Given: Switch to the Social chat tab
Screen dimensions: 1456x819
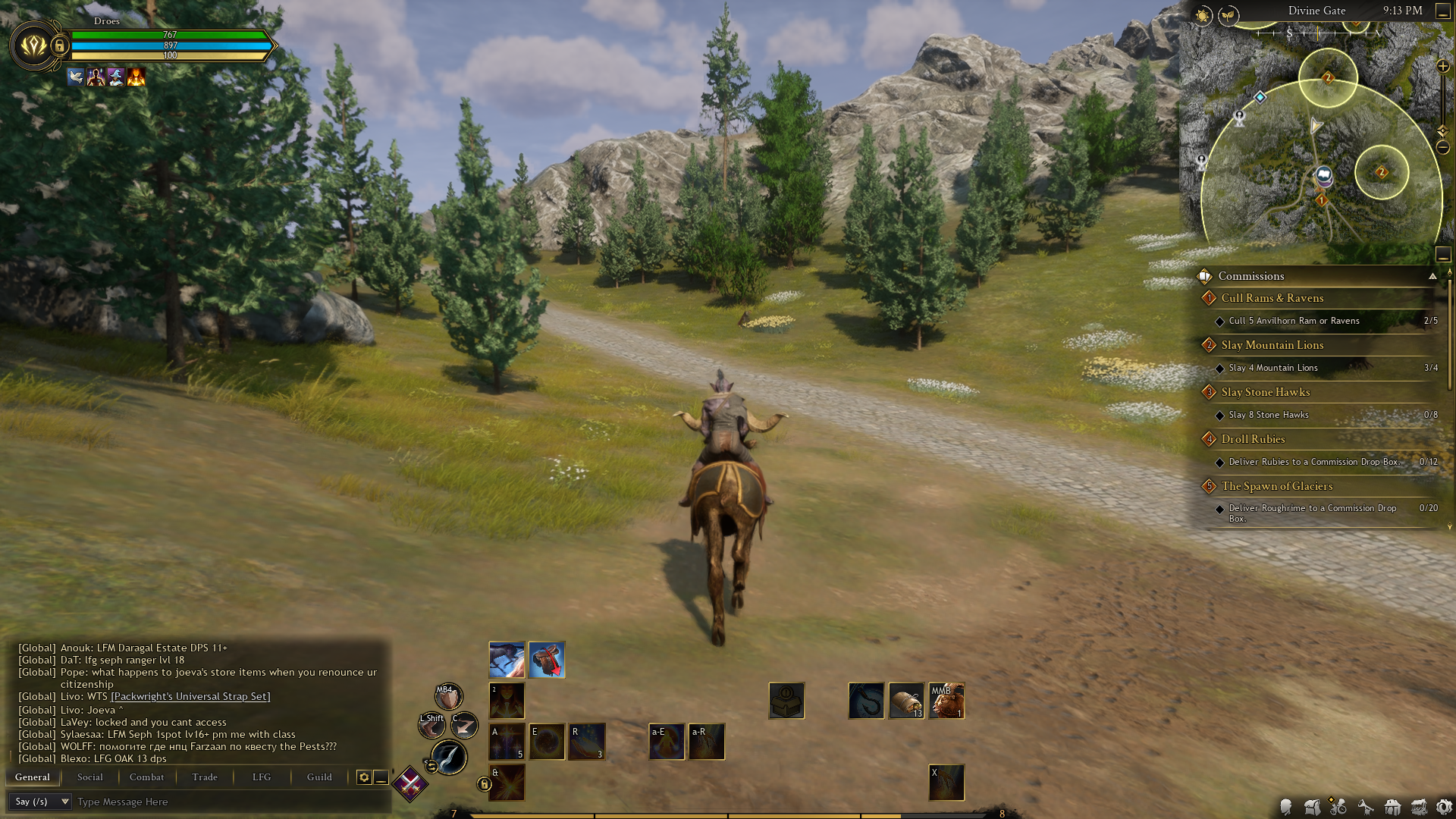Looking at the screenshot, I should (x=89, y=777).
